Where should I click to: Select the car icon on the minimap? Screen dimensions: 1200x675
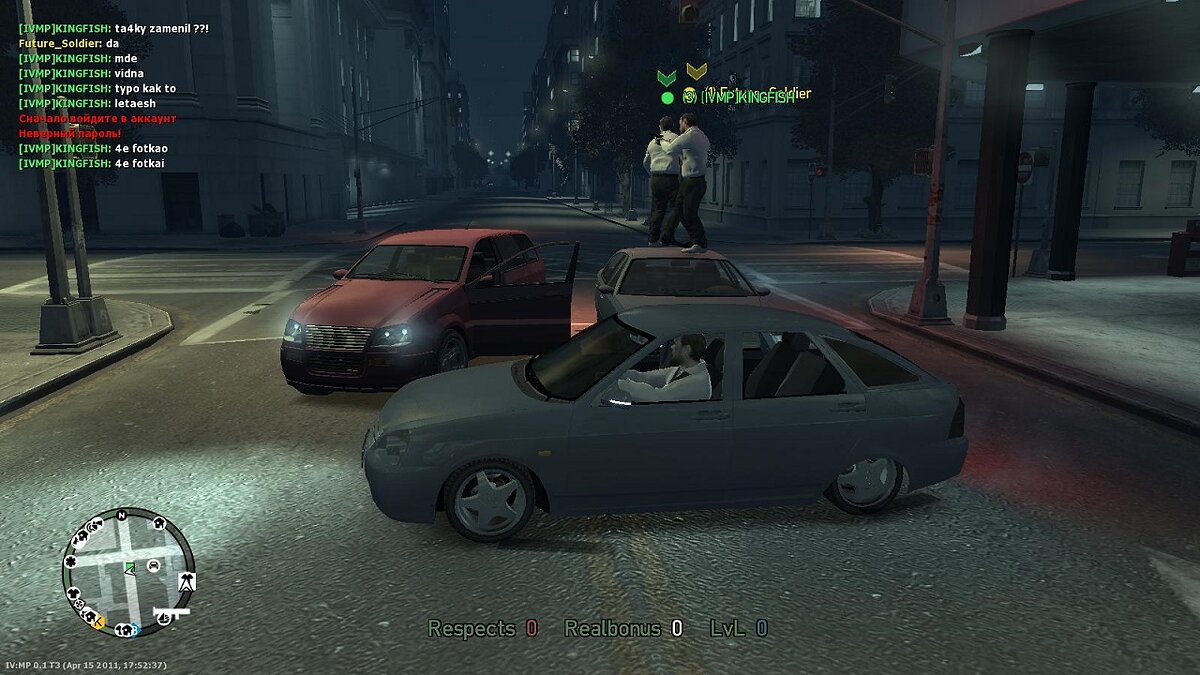tap(154, 566)
